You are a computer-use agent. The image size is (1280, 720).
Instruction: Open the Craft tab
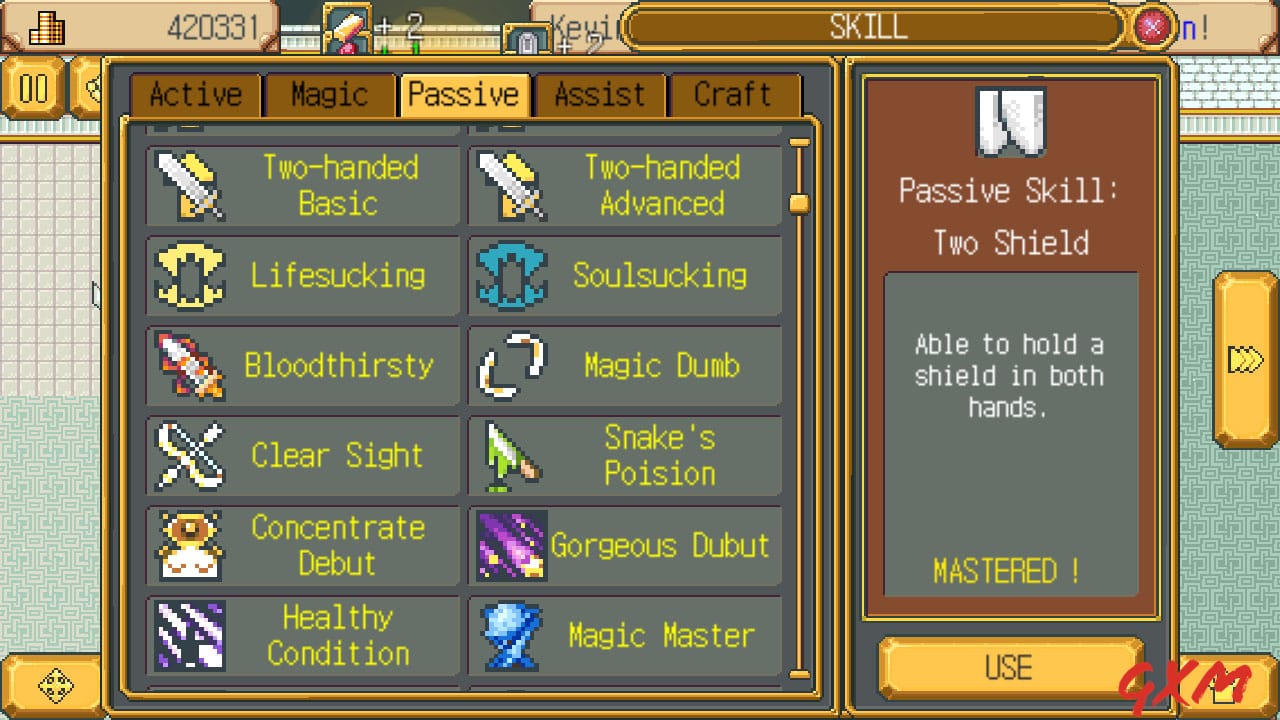pyautogui.click(x=735, y=95)
